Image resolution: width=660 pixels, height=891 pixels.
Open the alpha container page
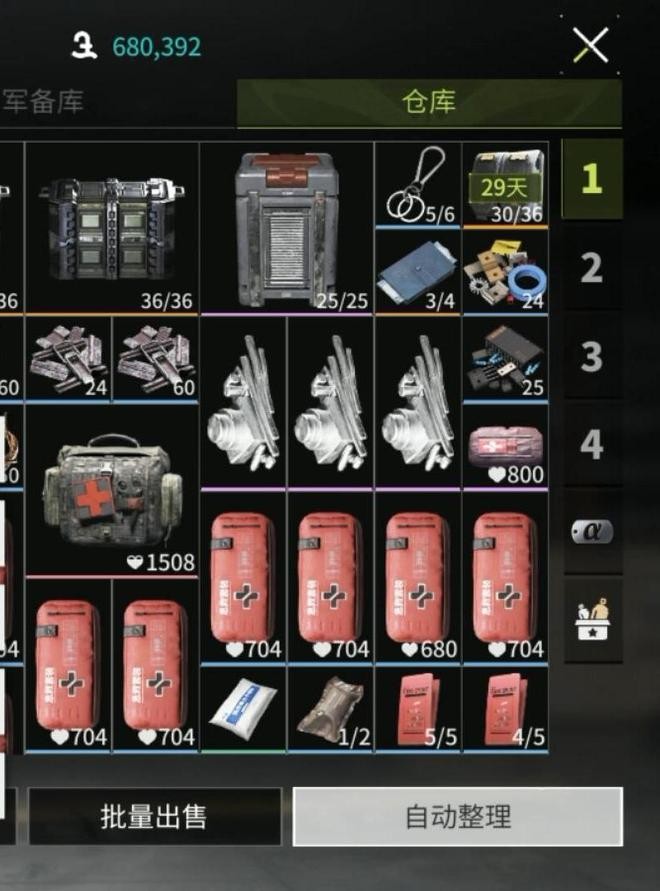pos(591,531)
